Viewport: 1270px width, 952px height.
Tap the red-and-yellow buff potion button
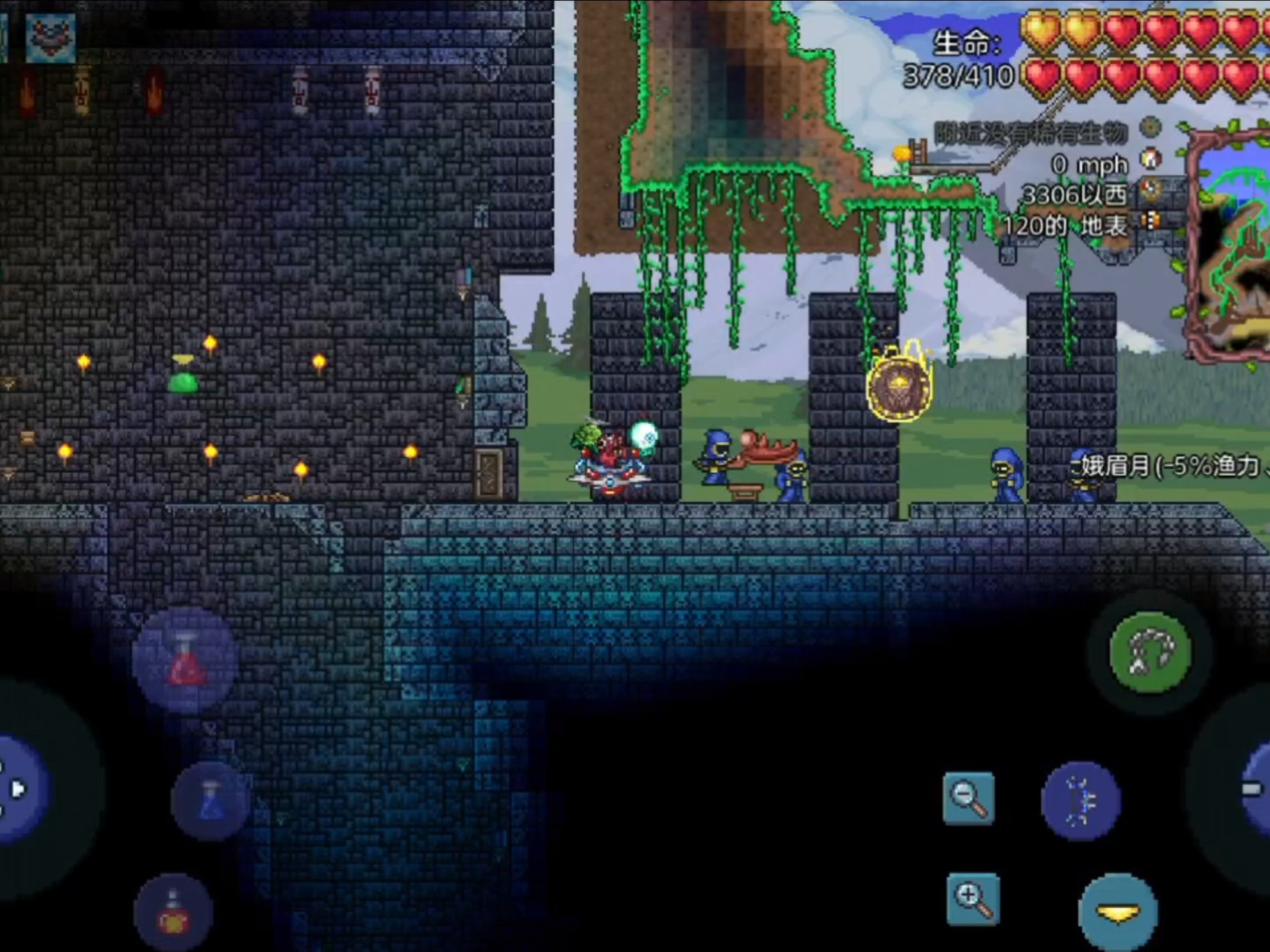point(173,912)
